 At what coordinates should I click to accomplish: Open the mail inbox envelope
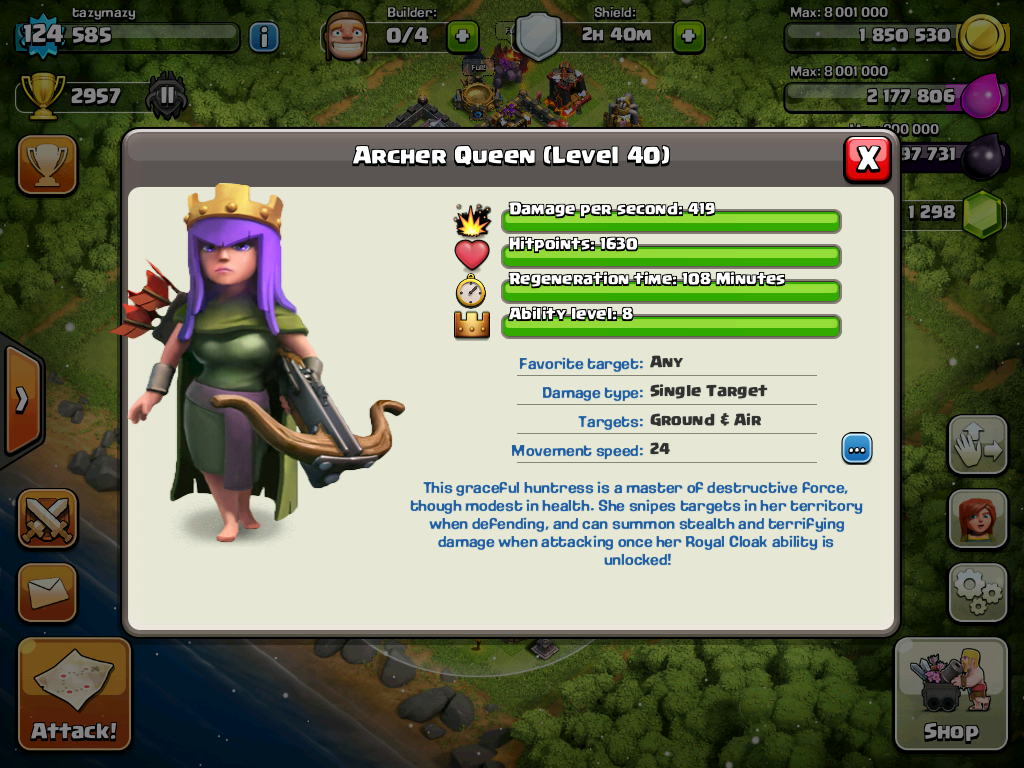click(47, 592)
